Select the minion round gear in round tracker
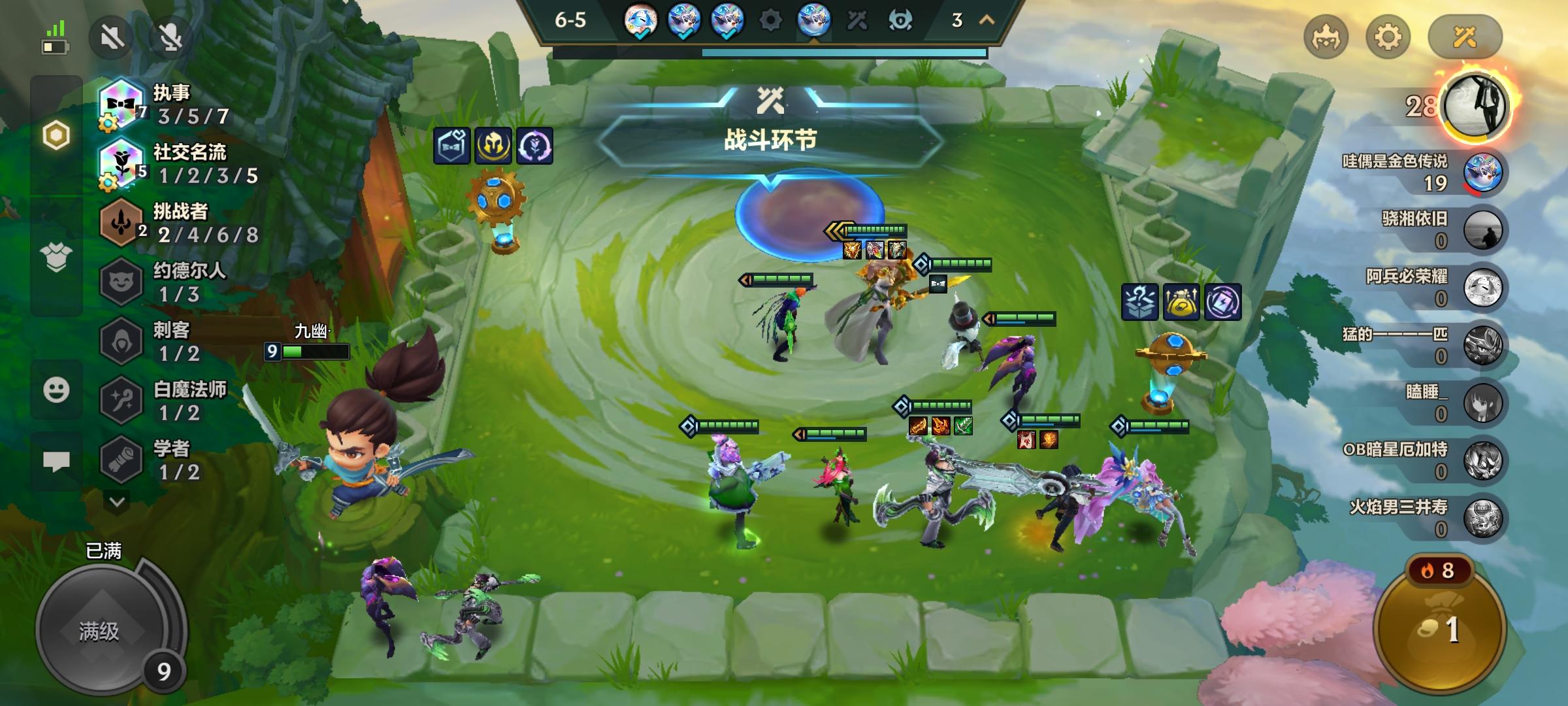The image size is (1568, 706). point(772,20)
